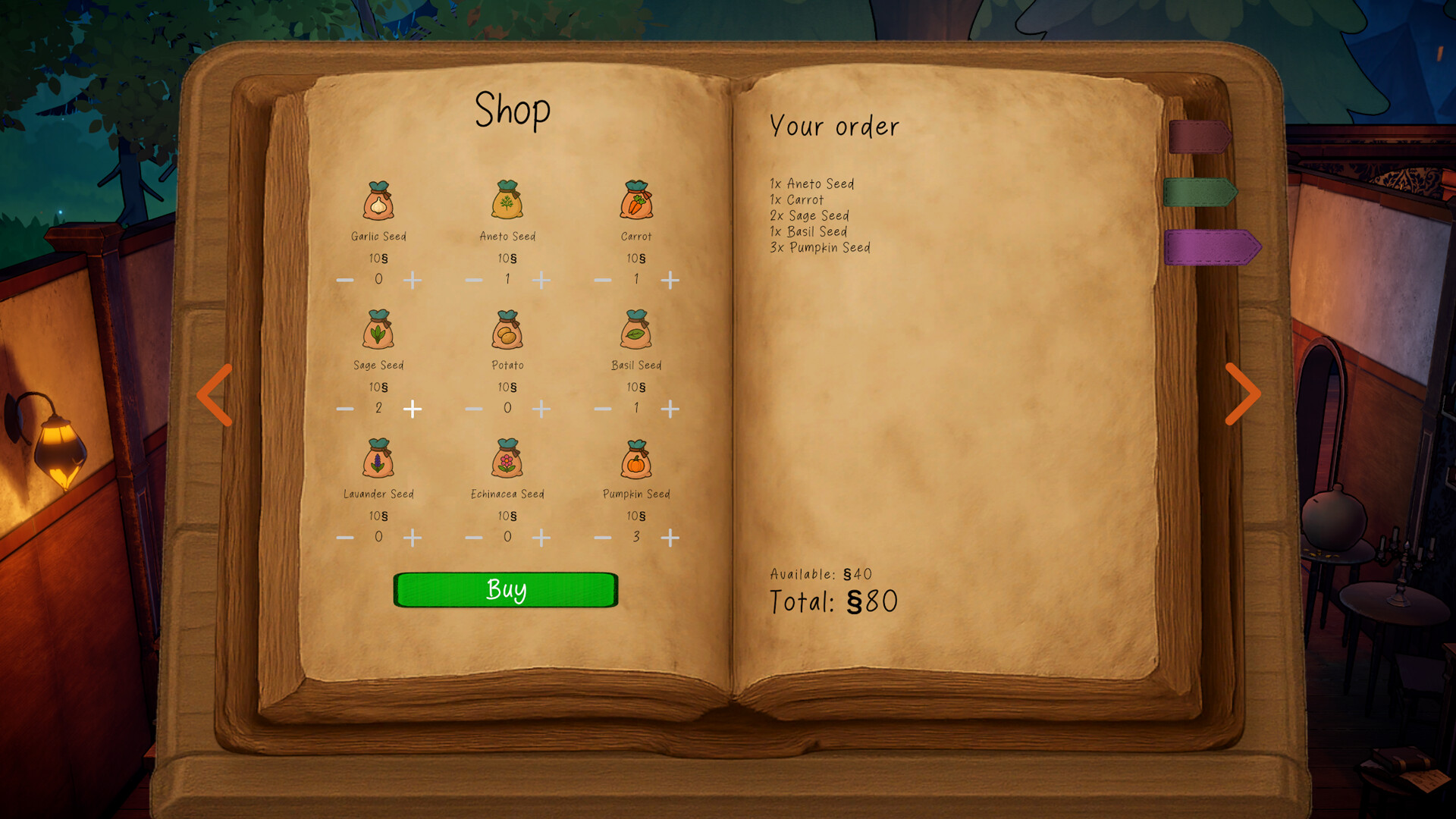Reduce the Carrot quantity to zero

(603, 280)
